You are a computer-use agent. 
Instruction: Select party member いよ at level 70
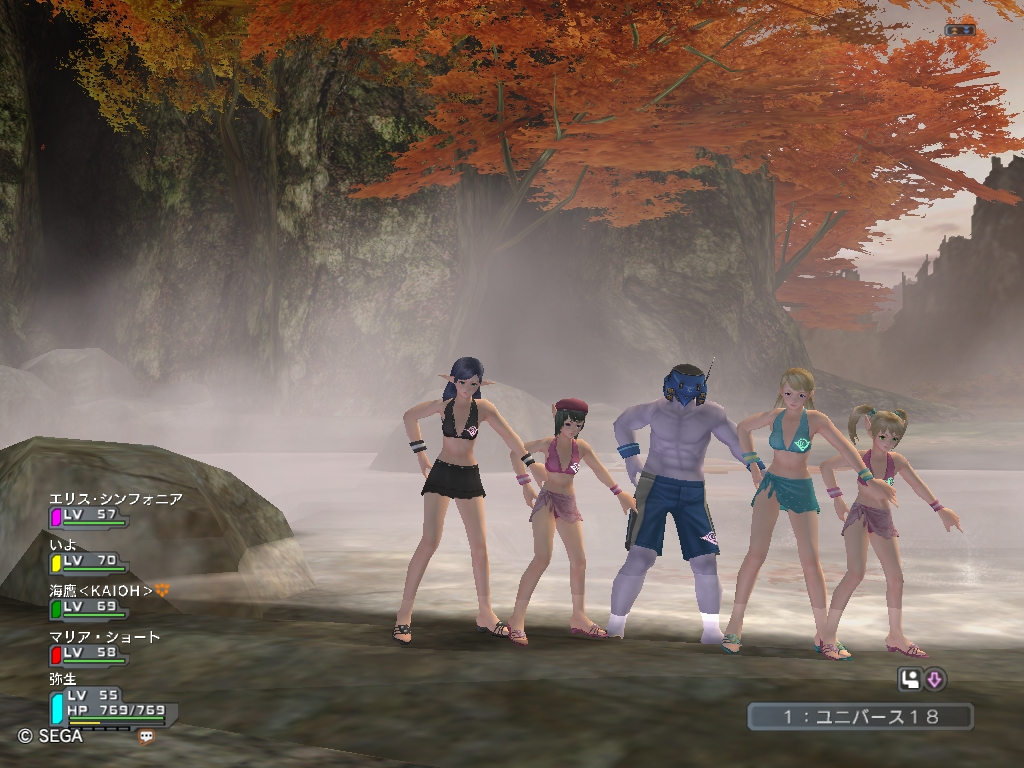click(64, 545)
